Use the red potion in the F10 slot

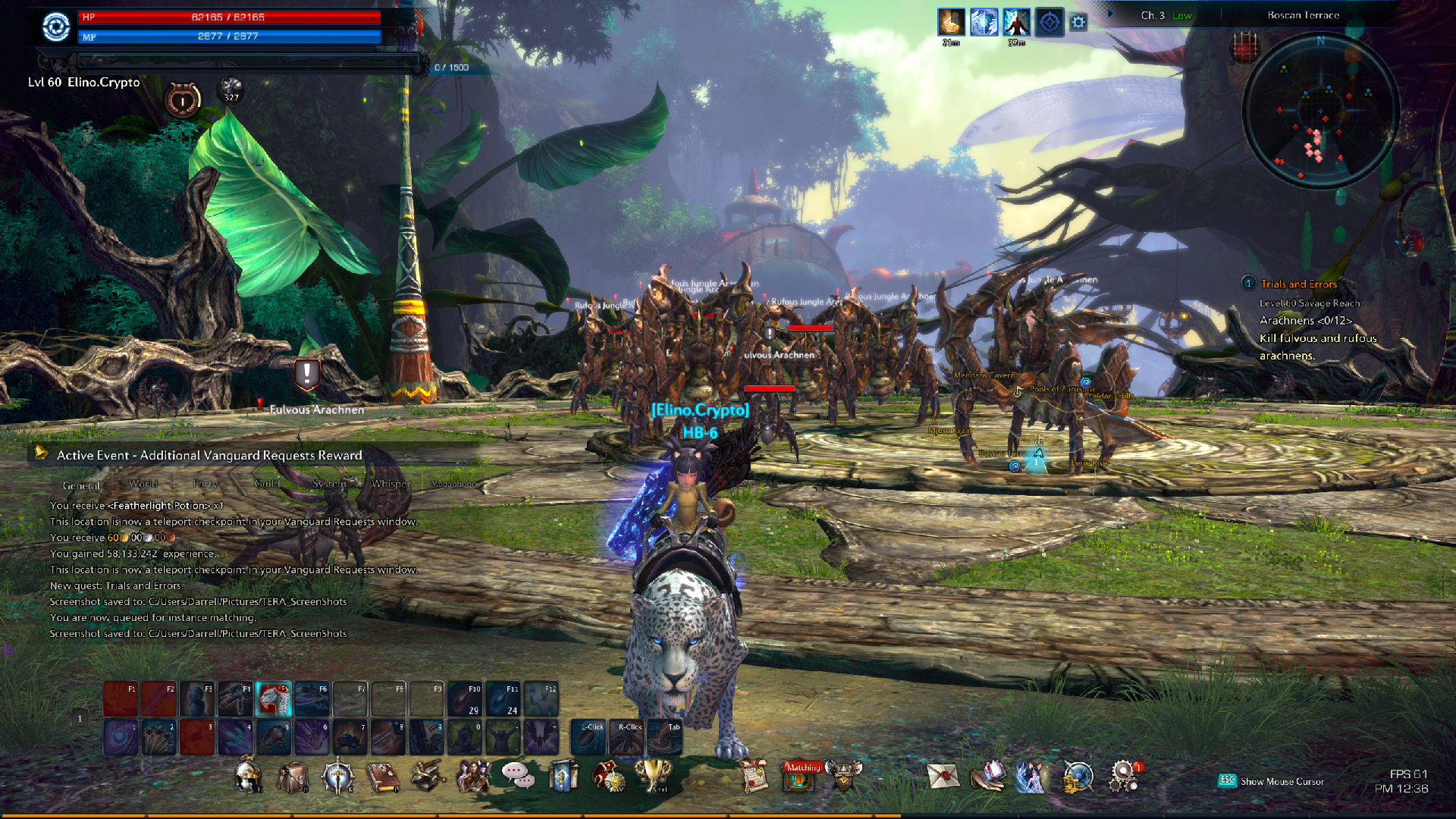[x=465, y=699]
